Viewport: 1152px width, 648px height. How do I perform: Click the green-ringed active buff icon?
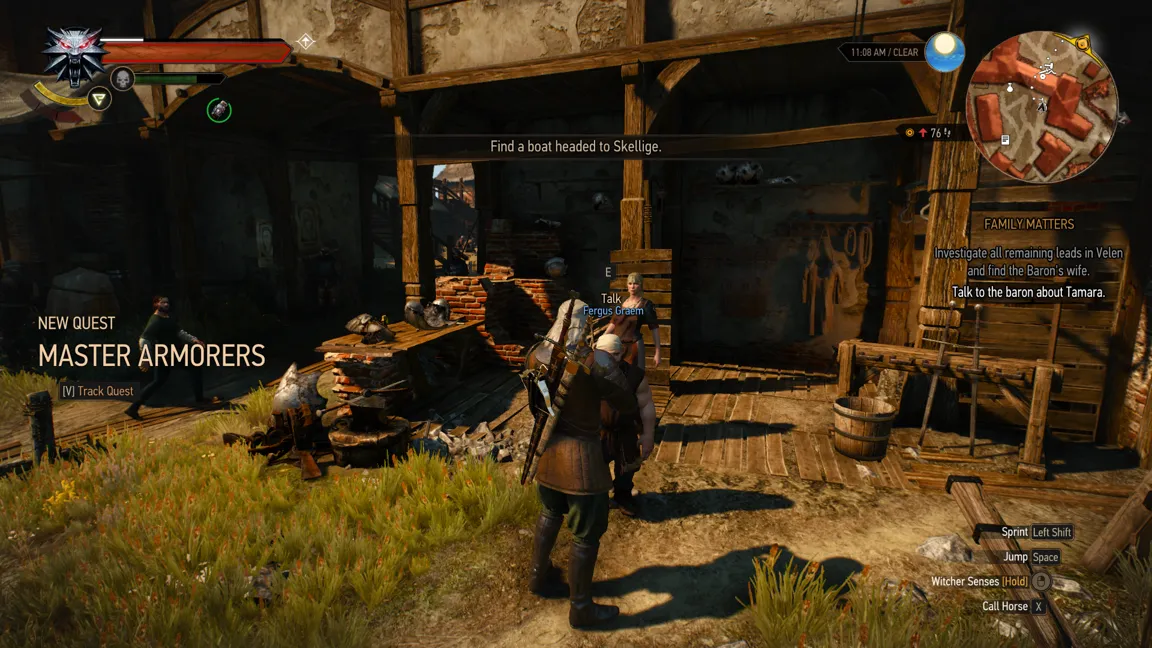[219, 110]
